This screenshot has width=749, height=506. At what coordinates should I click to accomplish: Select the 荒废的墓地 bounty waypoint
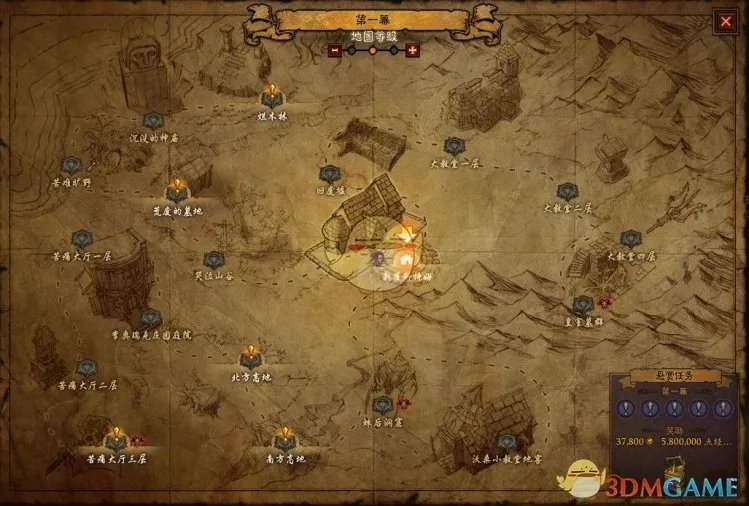[x=176, y=190]
